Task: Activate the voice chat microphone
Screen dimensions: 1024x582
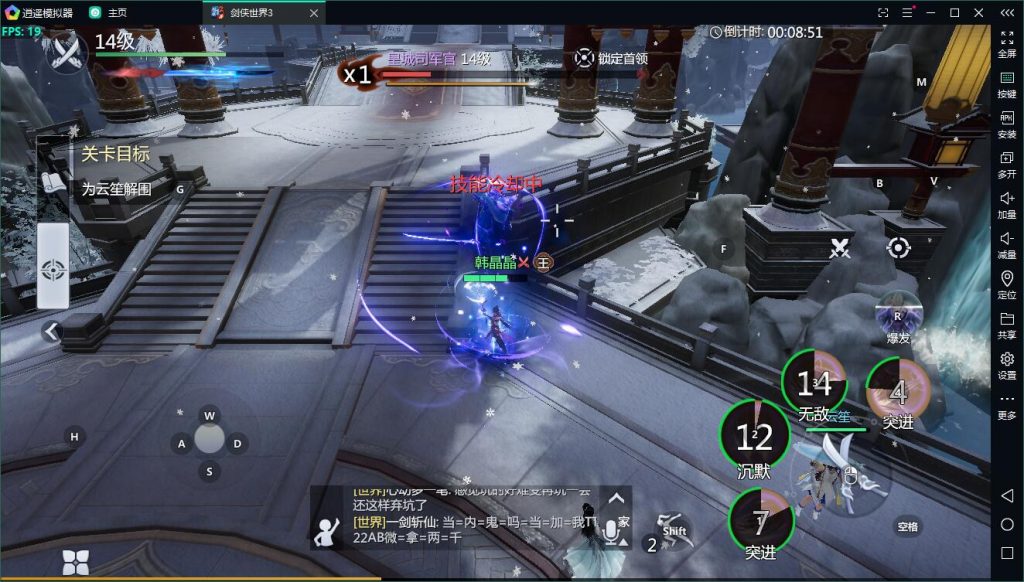Action: click(610, 532)
